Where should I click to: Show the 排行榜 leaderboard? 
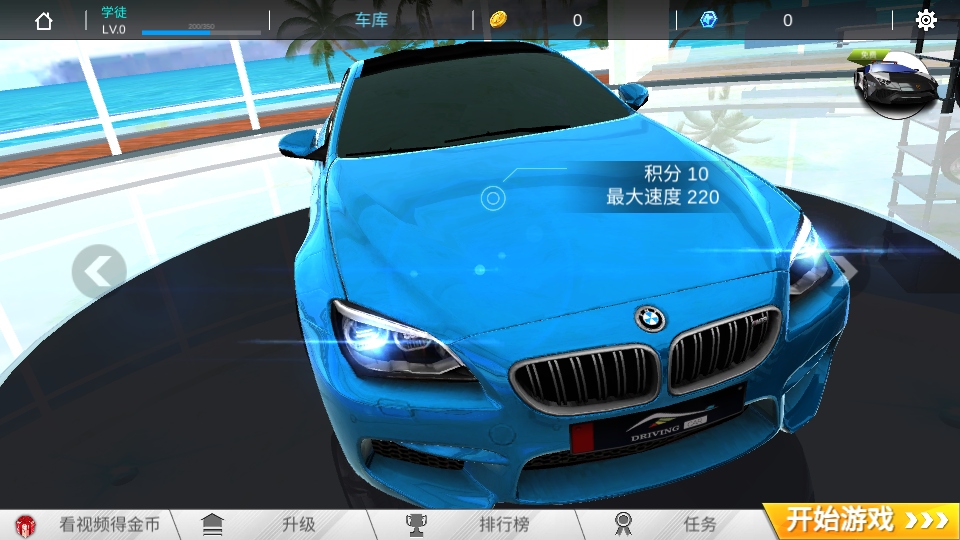[478, 523]
